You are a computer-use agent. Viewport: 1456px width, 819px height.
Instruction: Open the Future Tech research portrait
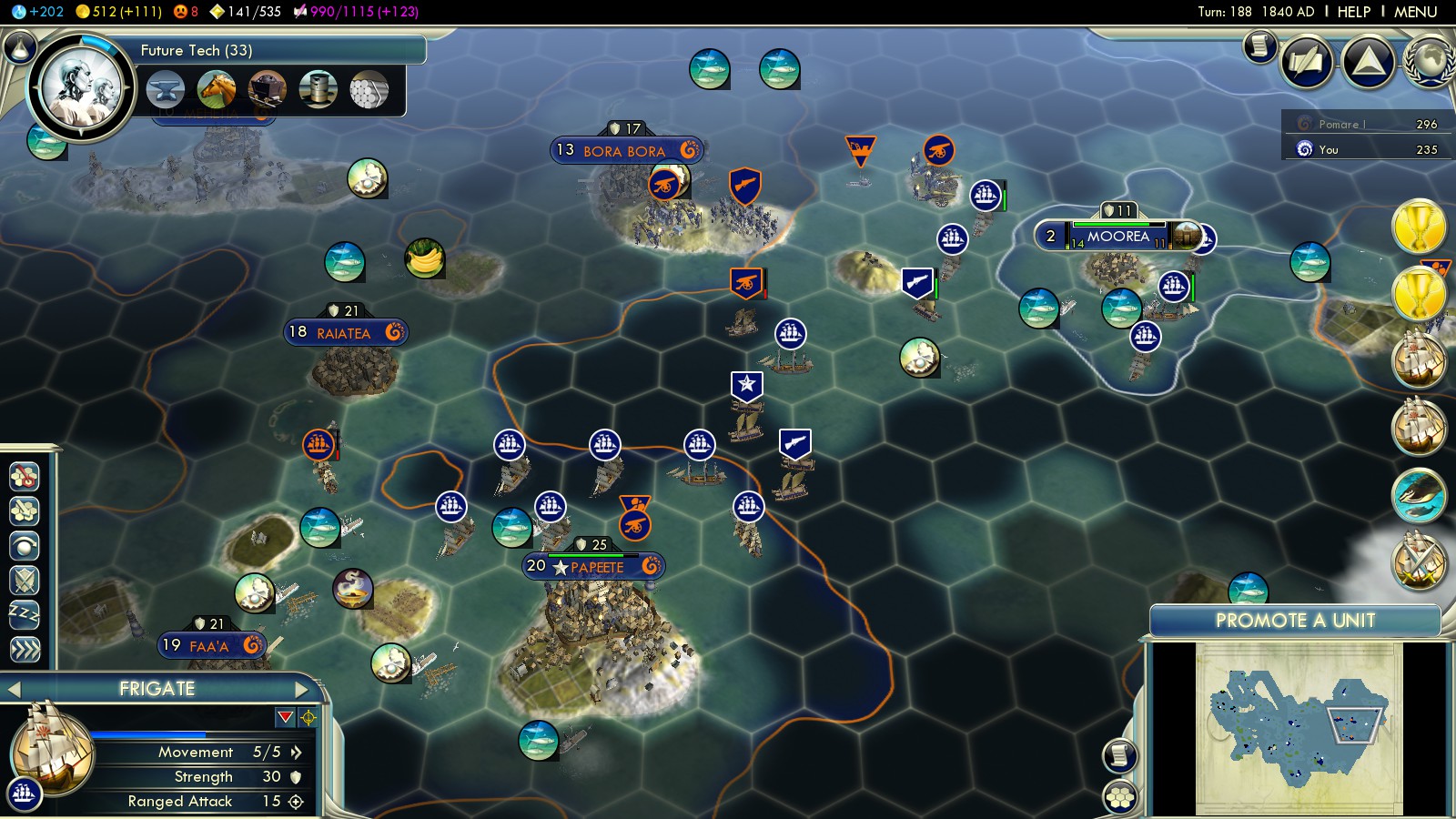(82, 88)
